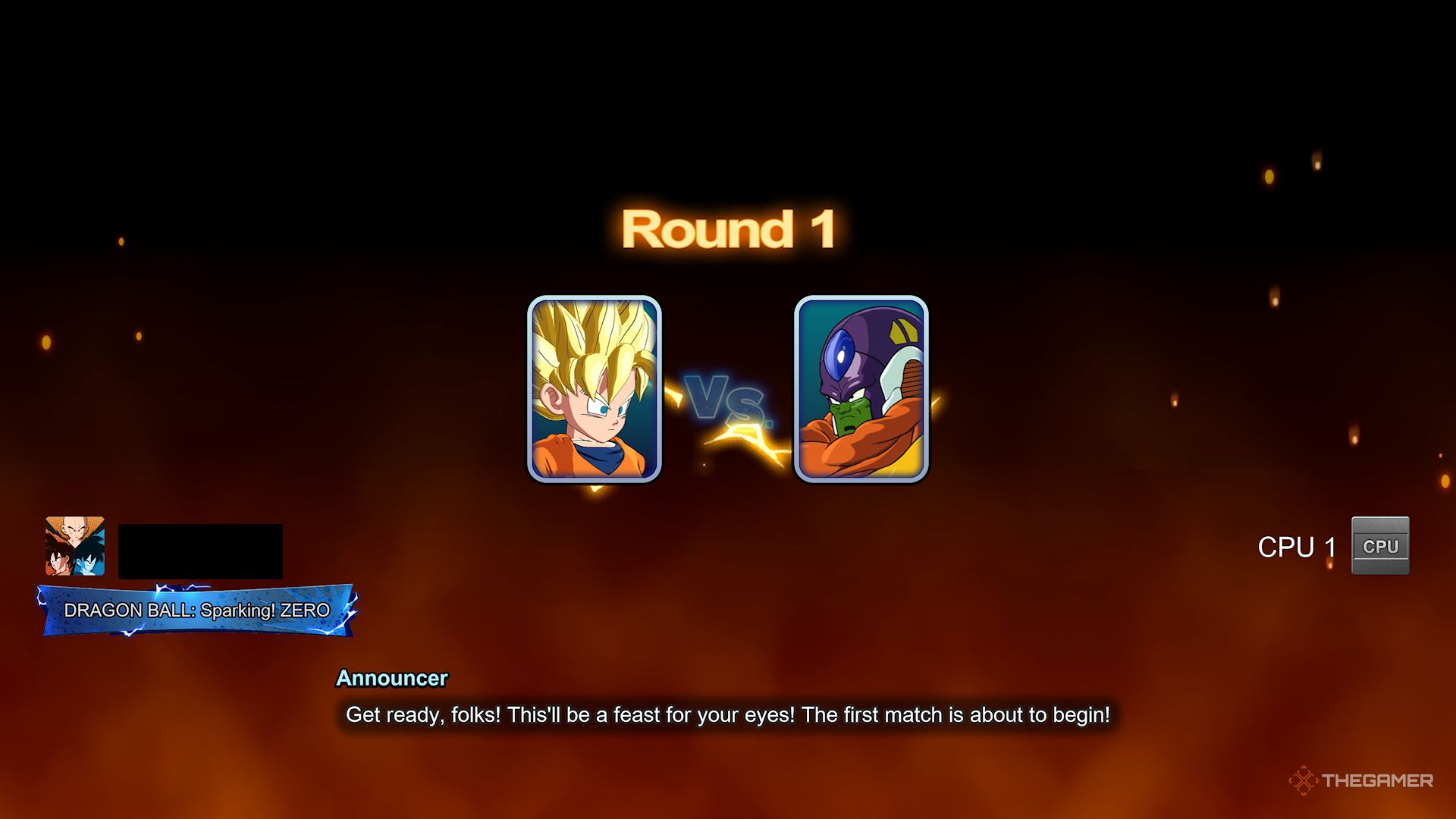Open the player info panel bottom left
The height and width of the screenshot is (819, 1456).
(x=152, y=576)
